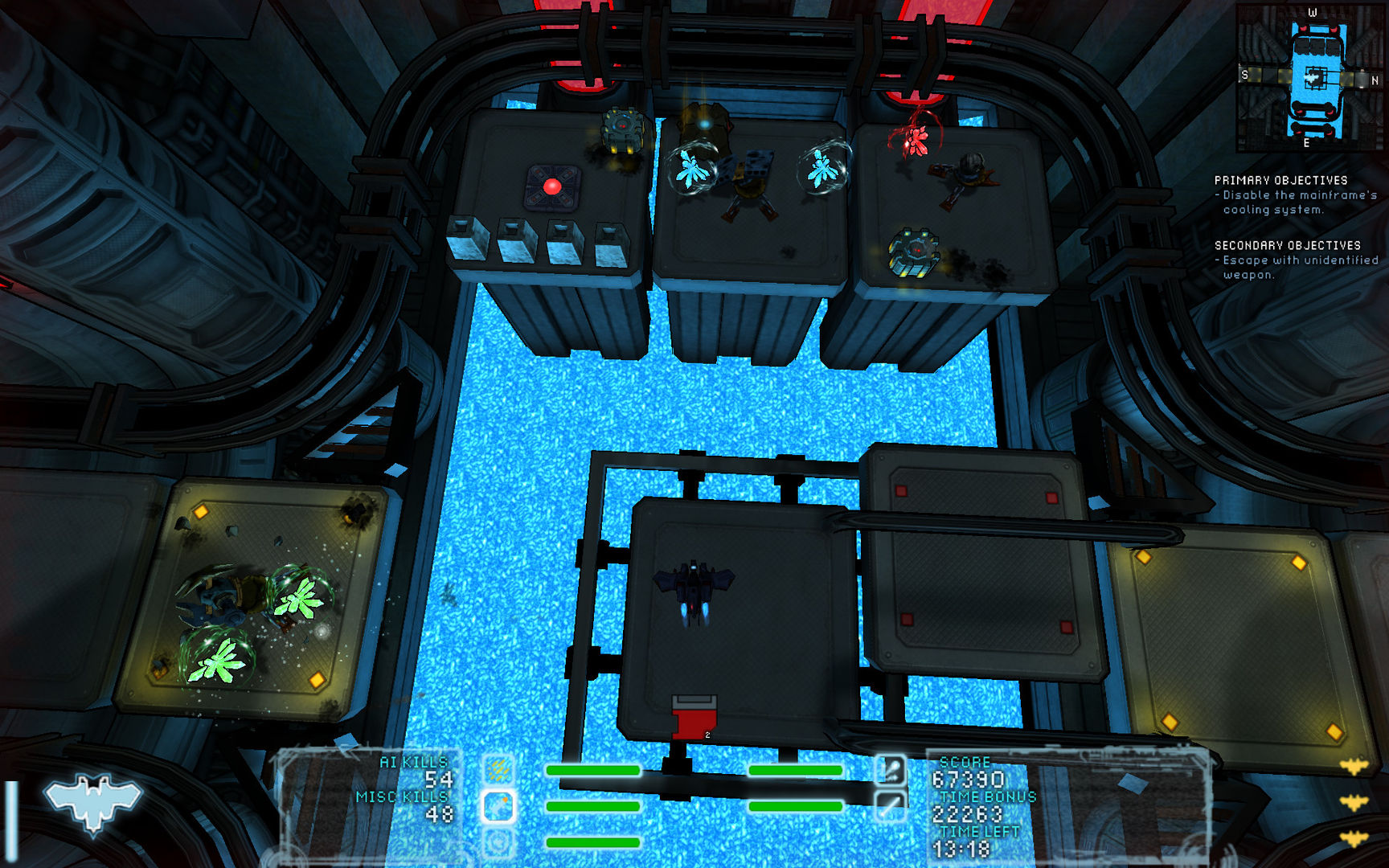The width and height of the screenshot is (1389, 868).
Task: Click the dual-shot secondary weapon icon beside the bars
Action: pos(891,769)
